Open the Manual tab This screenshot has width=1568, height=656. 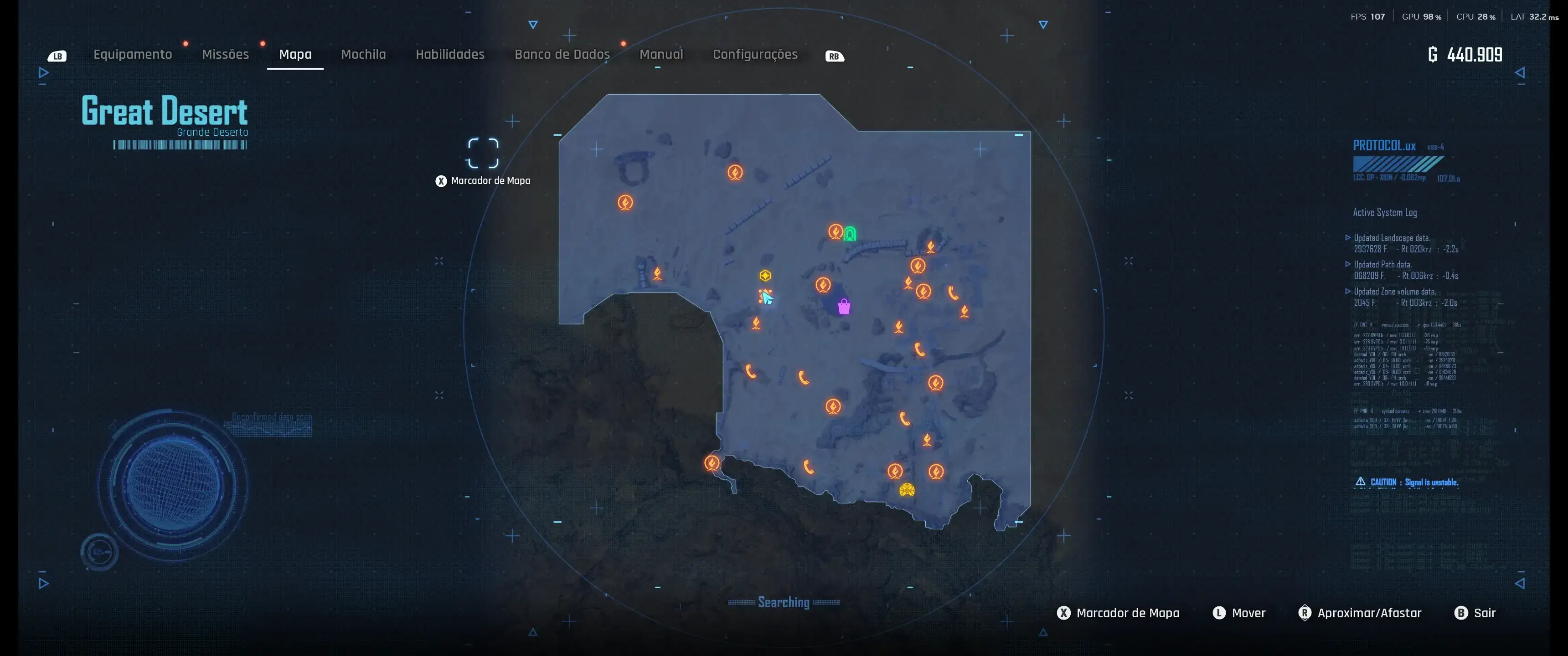661,54
